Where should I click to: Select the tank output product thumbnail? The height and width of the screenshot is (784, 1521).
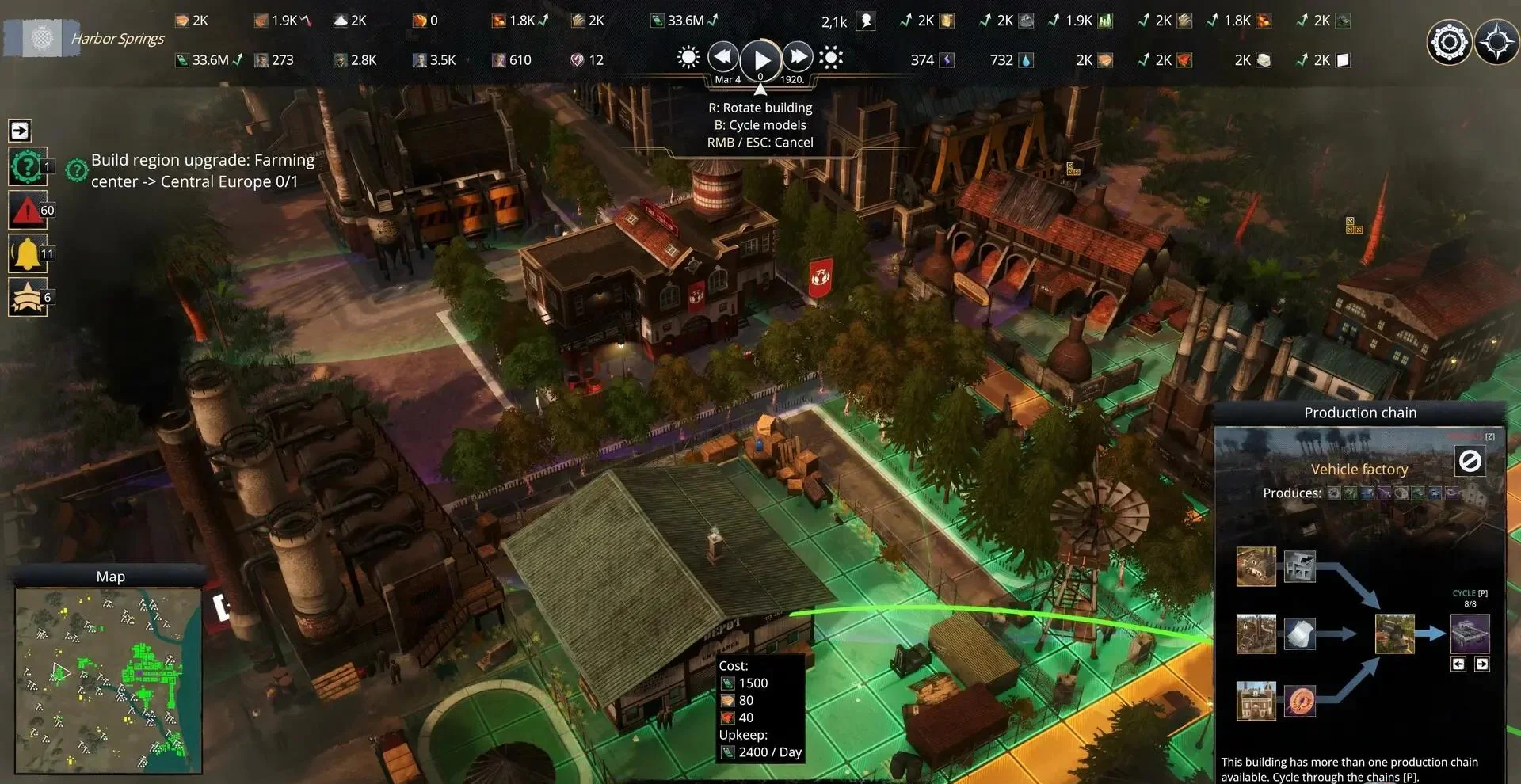click(1470, 634)
